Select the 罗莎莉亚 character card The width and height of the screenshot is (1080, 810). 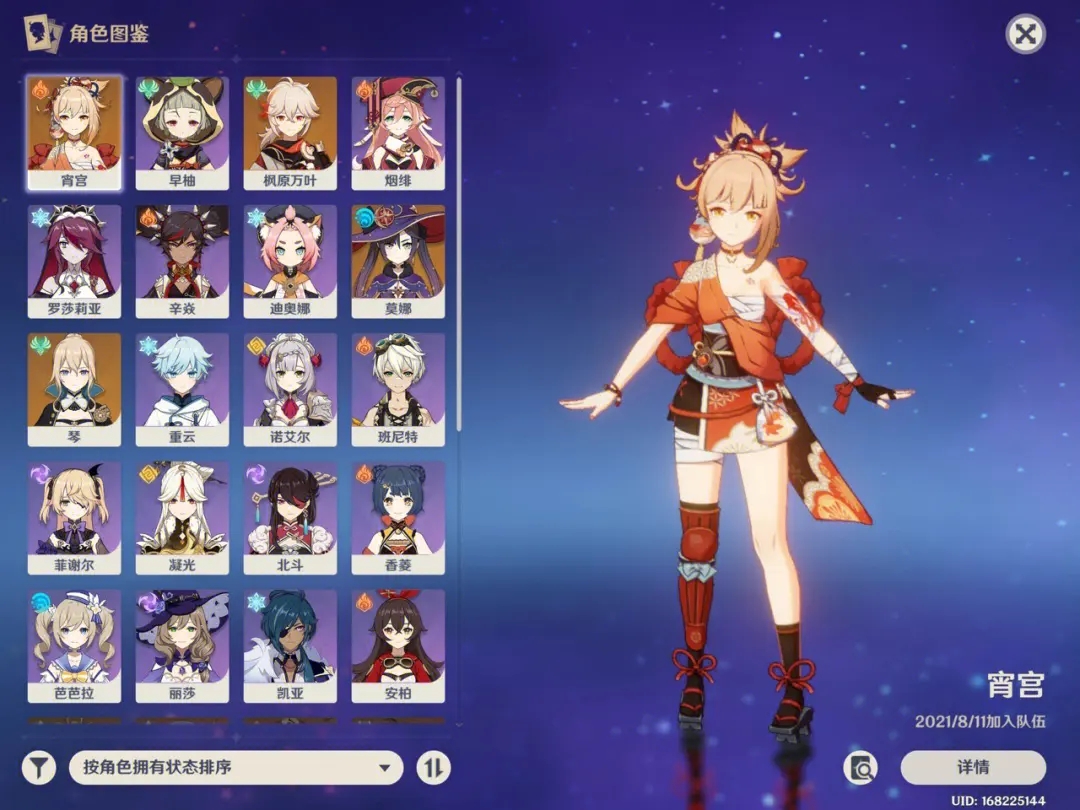(74, 261)
